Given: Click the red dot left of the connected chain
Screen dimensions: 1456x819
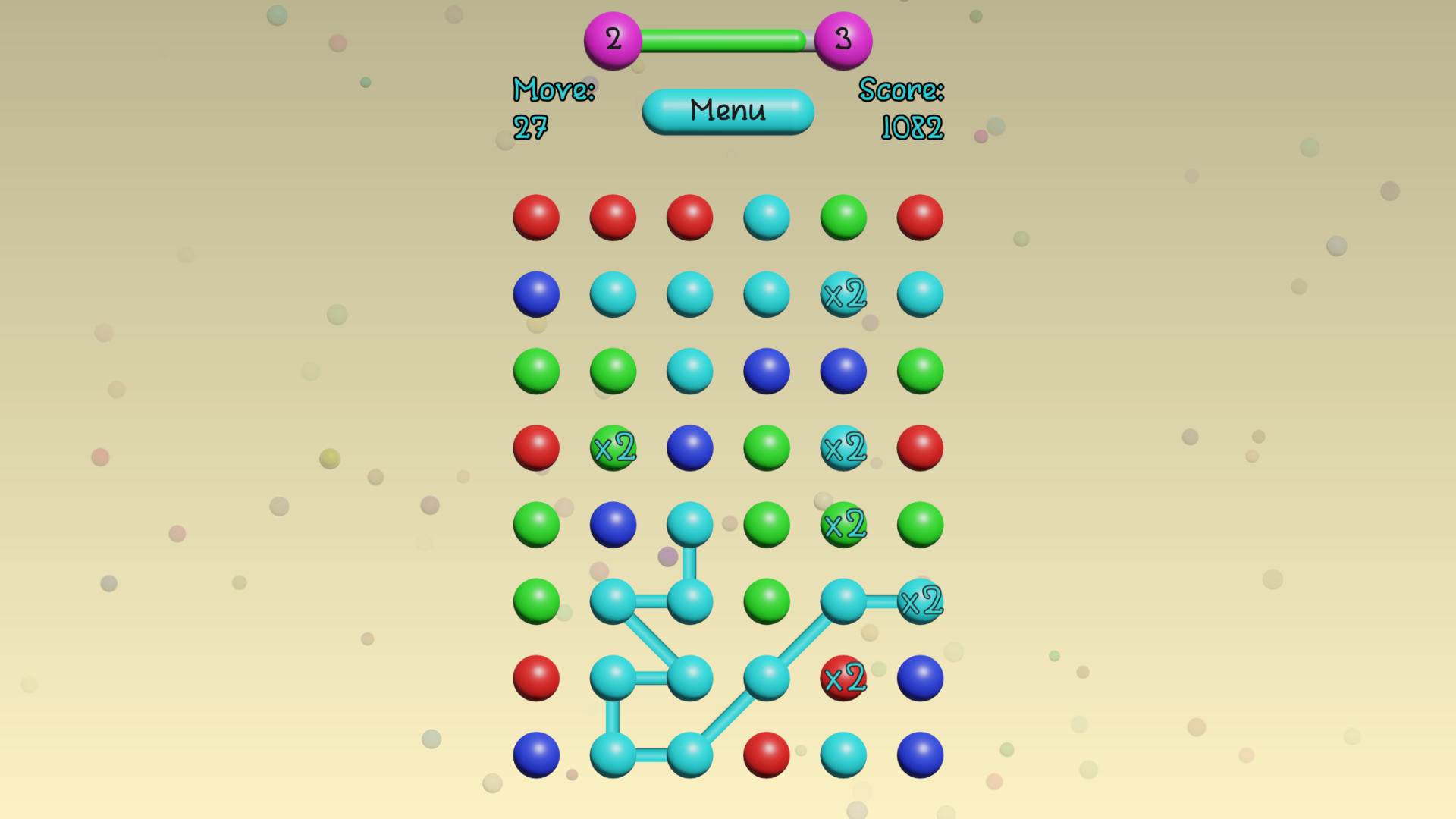Looking at the screenshot, I should pos(536,677).
